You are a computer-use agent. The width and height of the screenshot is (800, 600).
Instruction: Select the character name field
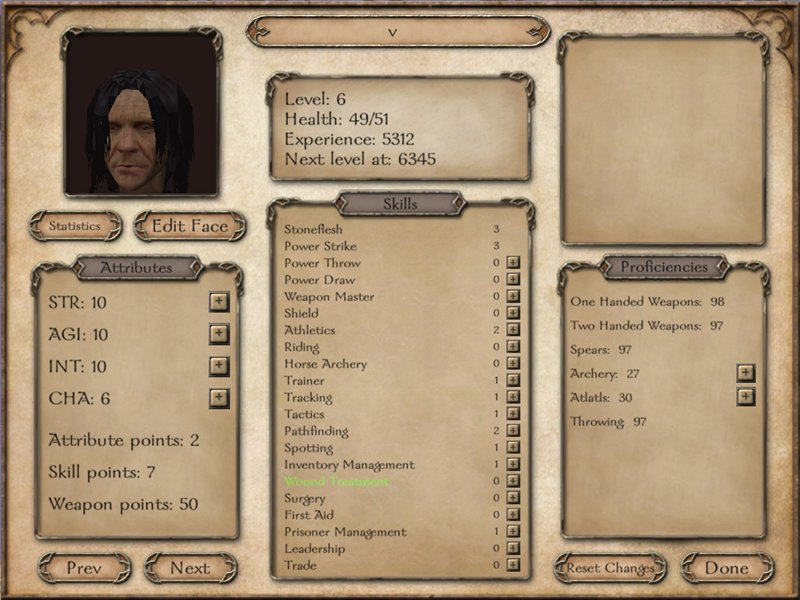[x=397, y=31]
